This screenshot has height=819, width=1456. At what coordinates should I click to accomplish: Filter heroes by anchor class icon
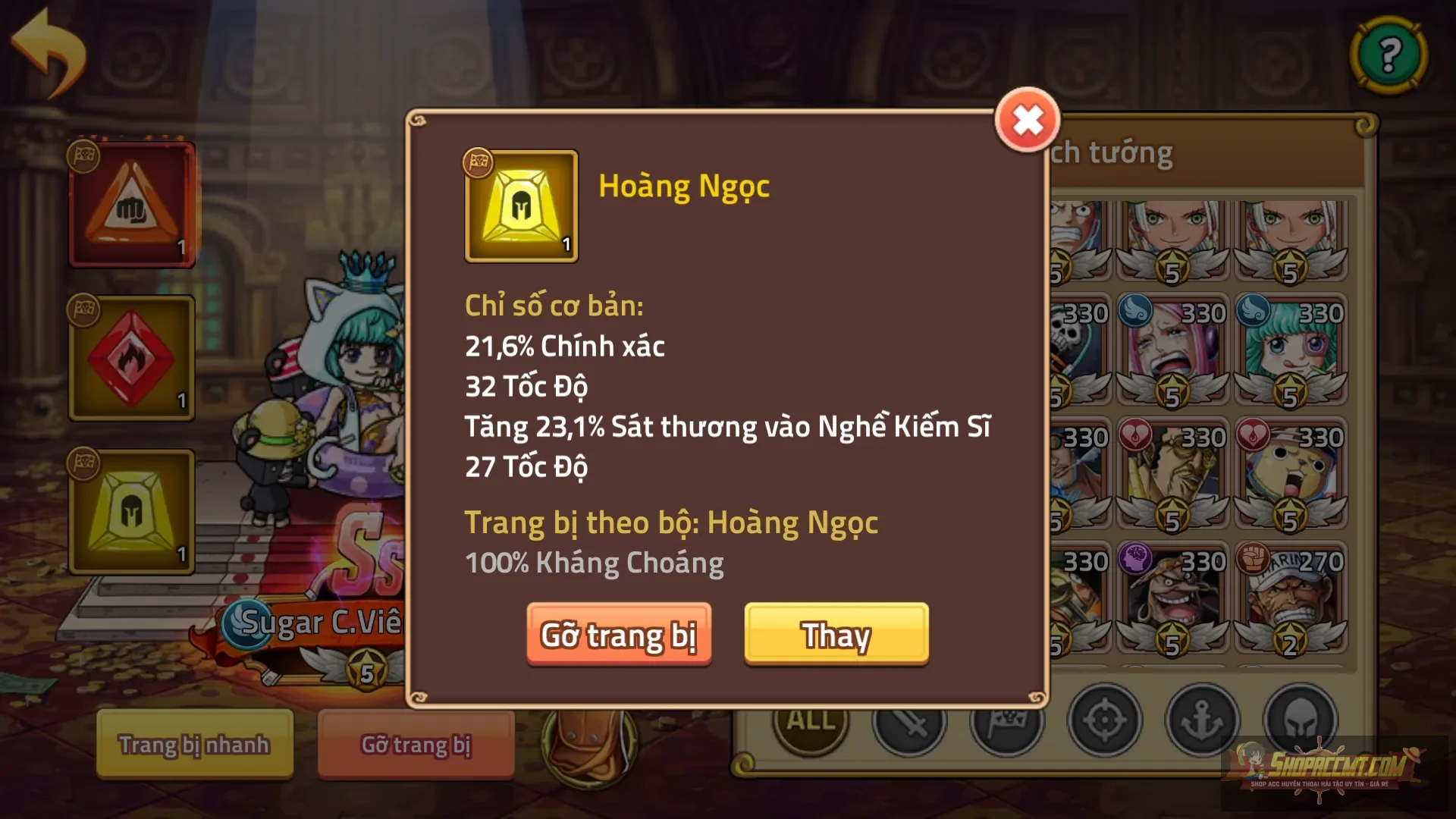click(1202, 720)
